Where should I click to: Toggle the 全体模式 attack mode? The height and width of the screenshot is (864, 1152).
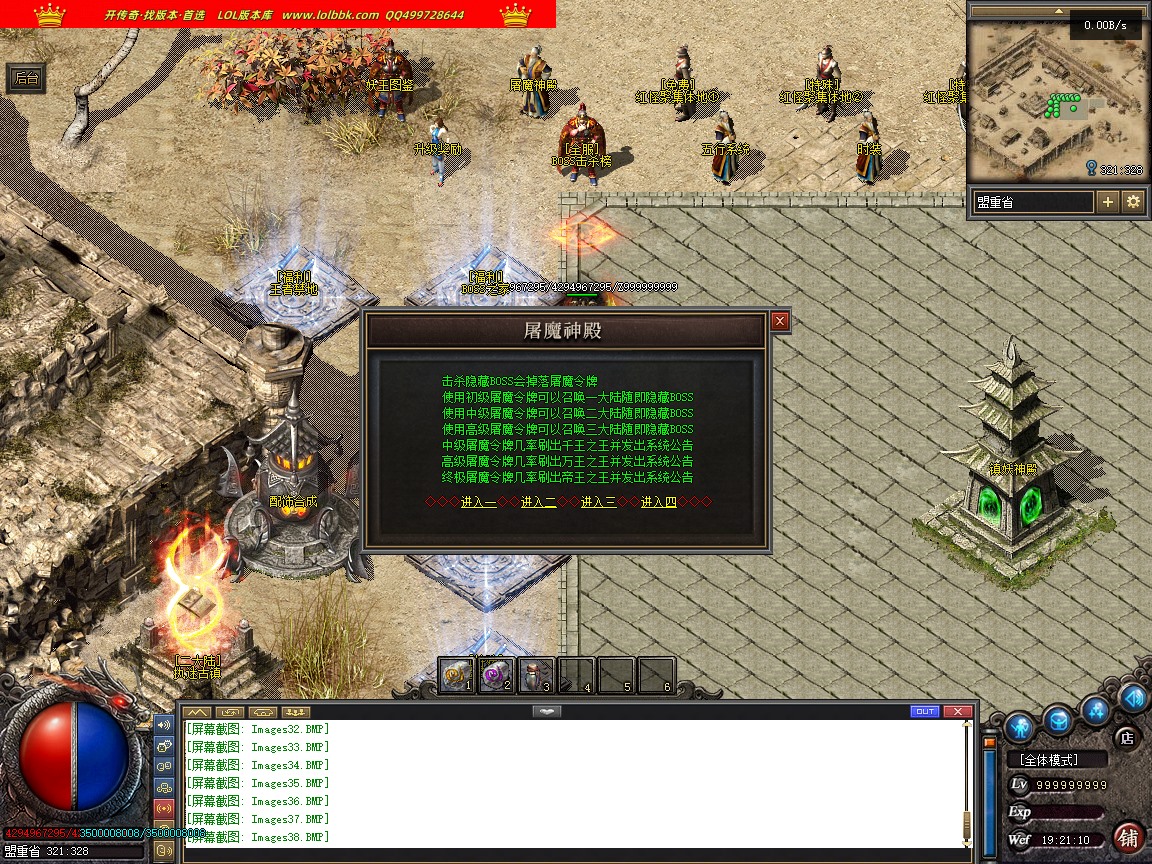pyautogui.click(x=1056, y=760)
